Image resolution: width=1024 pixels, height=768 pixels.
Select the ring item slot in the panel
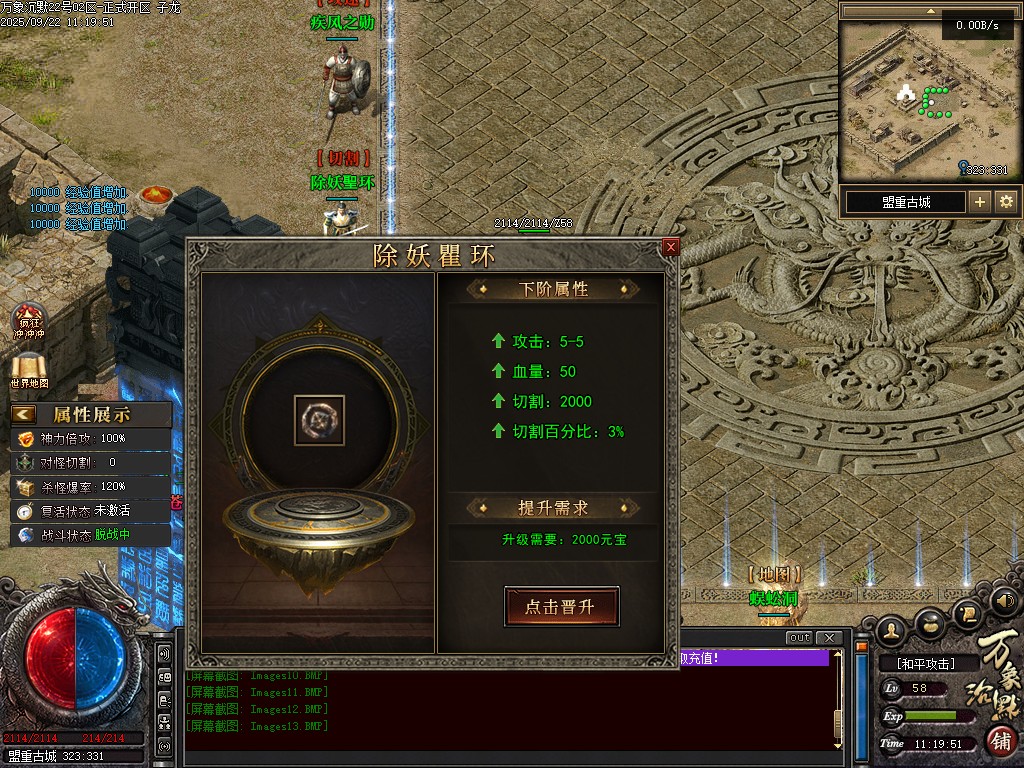319,420
